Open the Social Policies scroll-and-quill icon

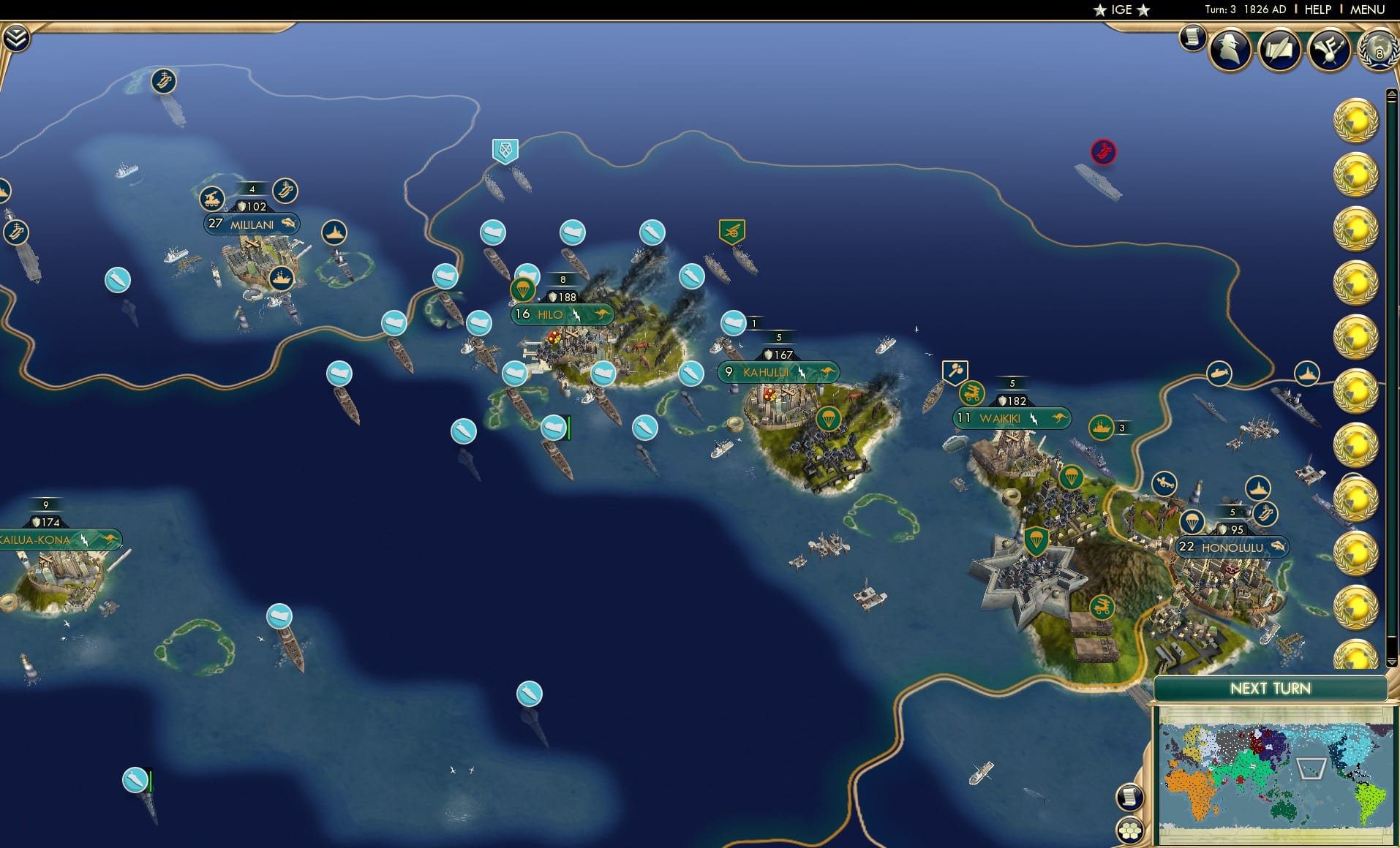point(1279,49)
